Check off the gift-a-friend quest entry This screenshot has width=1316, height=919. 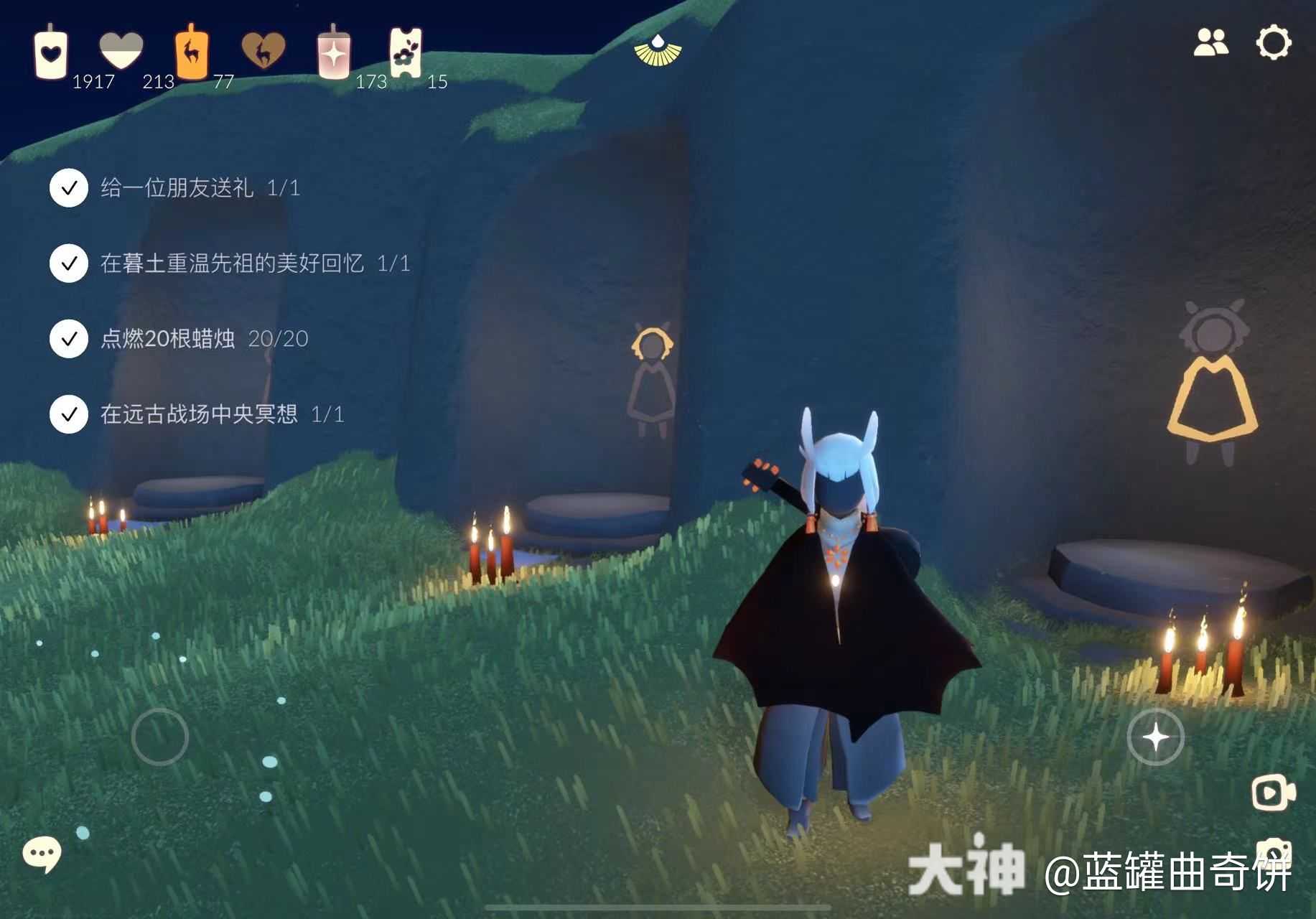pos(68,189)
